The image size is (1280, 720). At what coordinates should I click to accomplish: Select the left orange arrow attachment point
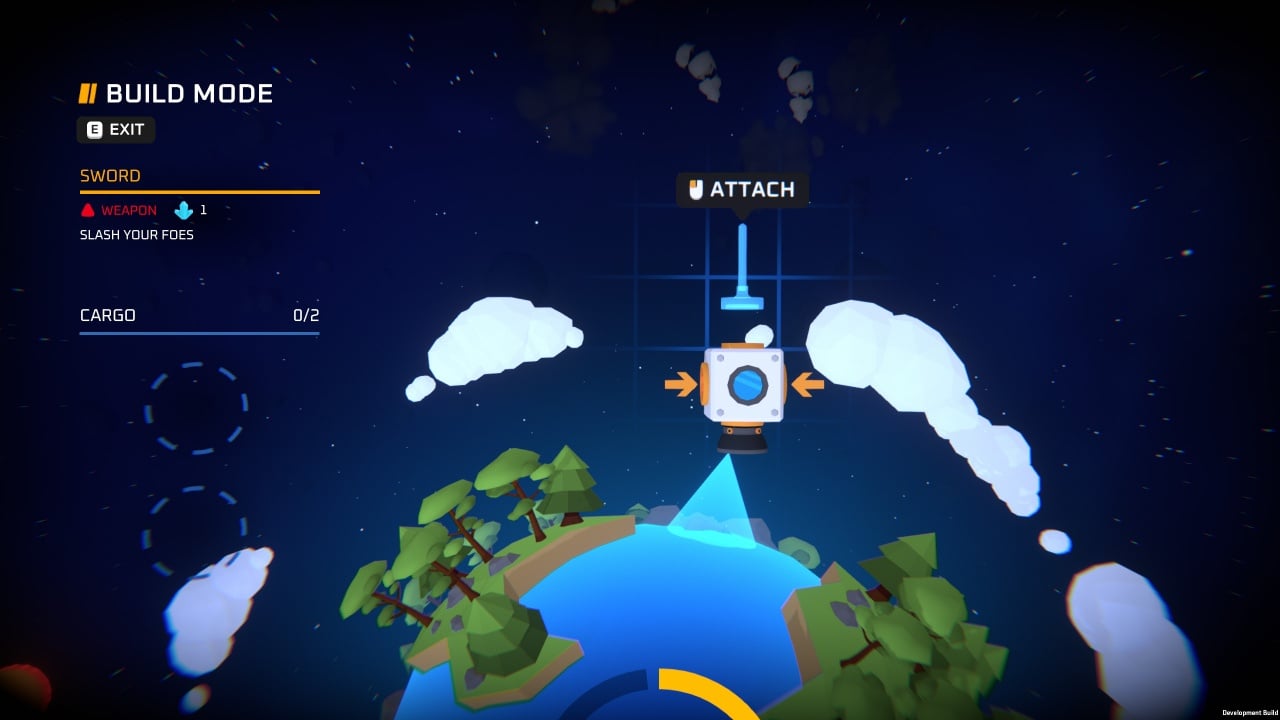[681, 384]
